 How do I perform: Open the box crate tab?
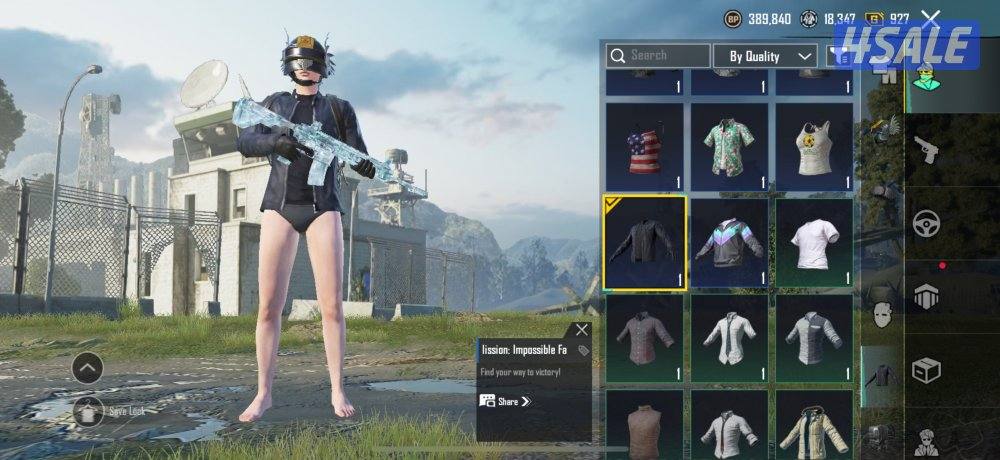926,371
